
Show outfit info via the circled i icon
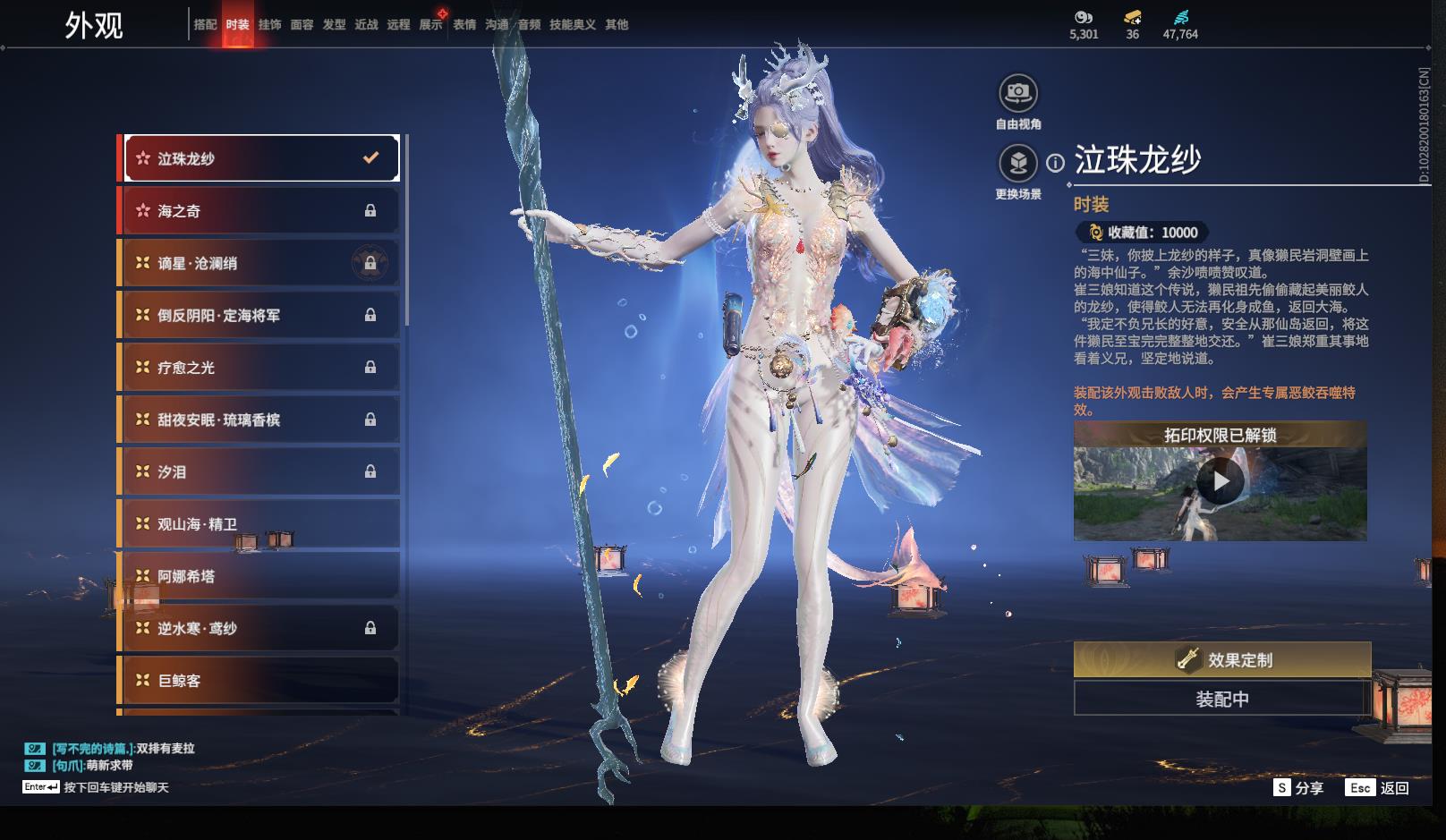1056,163
